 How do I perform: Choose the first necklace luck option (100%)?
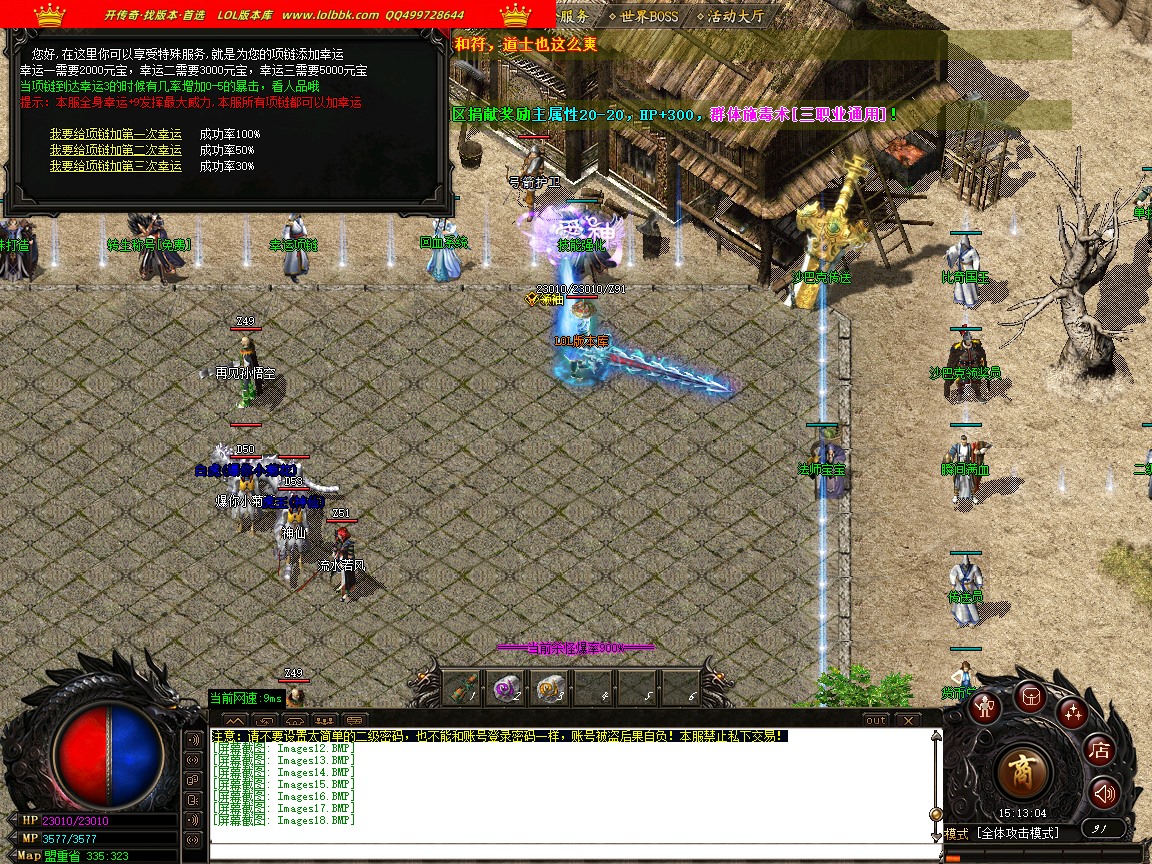coord(116,134)
